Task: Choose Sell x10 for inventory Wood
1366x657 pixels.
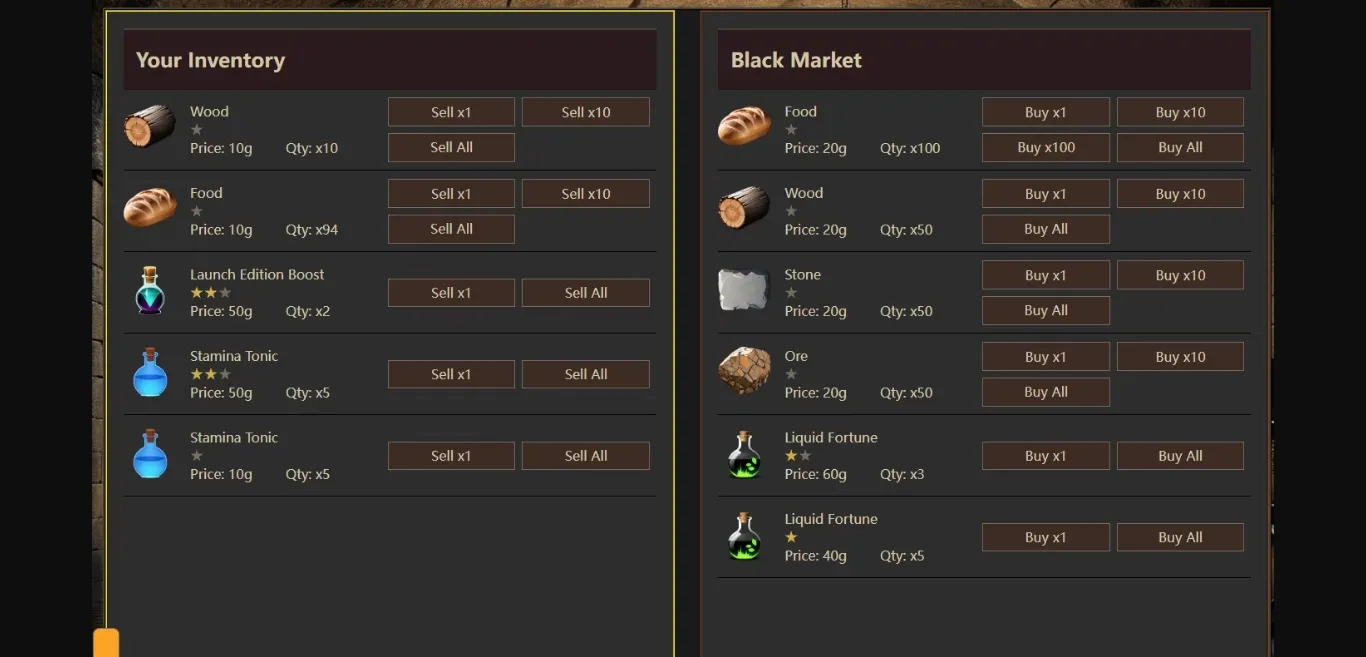Action: coord(585,112)
